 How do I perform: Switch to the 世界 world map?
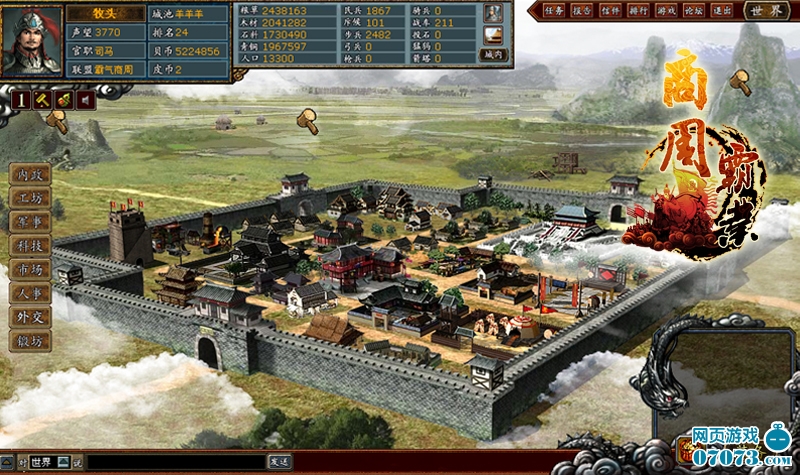(x=766, y=10)
